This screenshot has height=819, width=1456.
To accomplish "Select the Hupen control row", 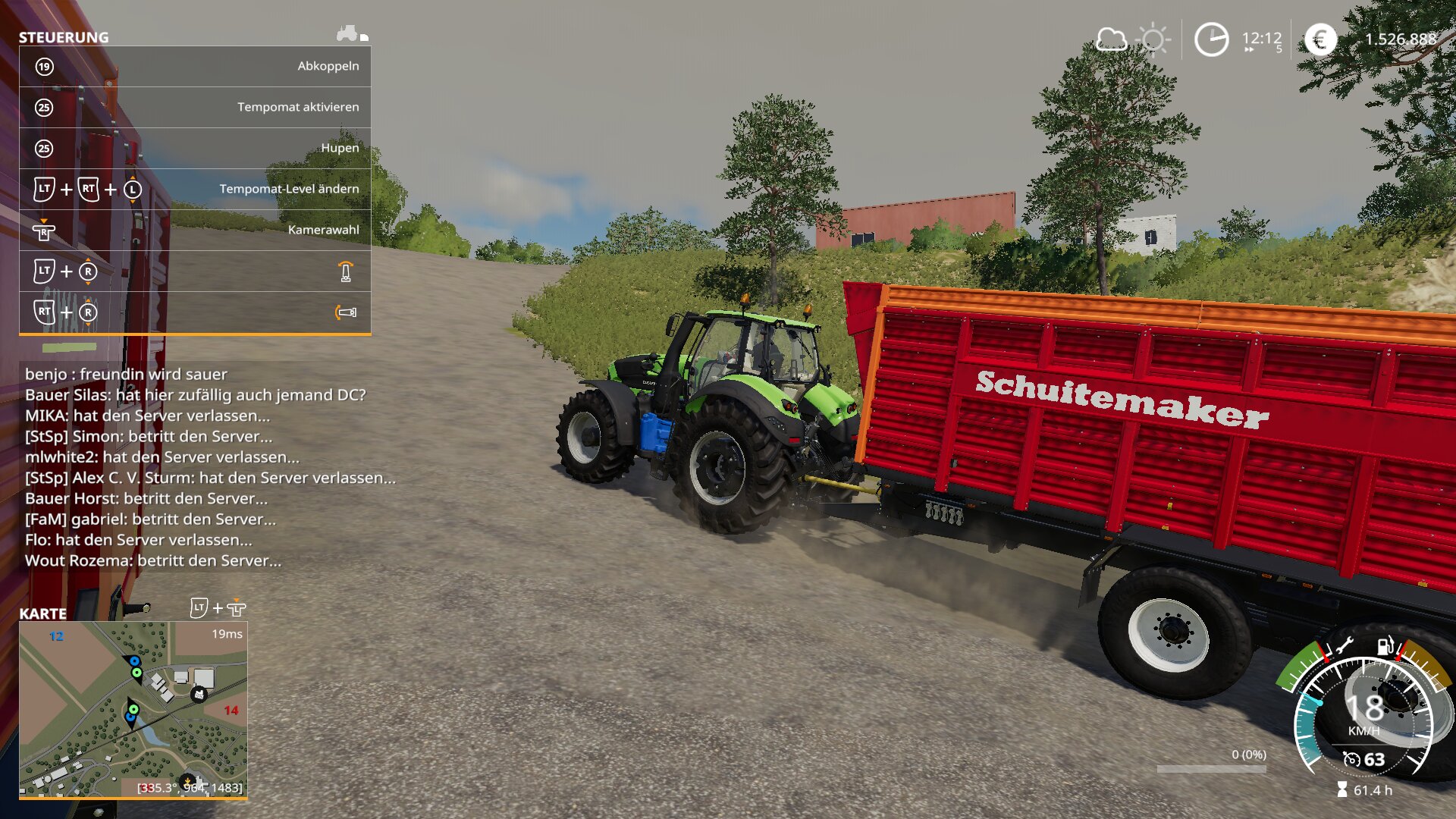I will (195, 149).
